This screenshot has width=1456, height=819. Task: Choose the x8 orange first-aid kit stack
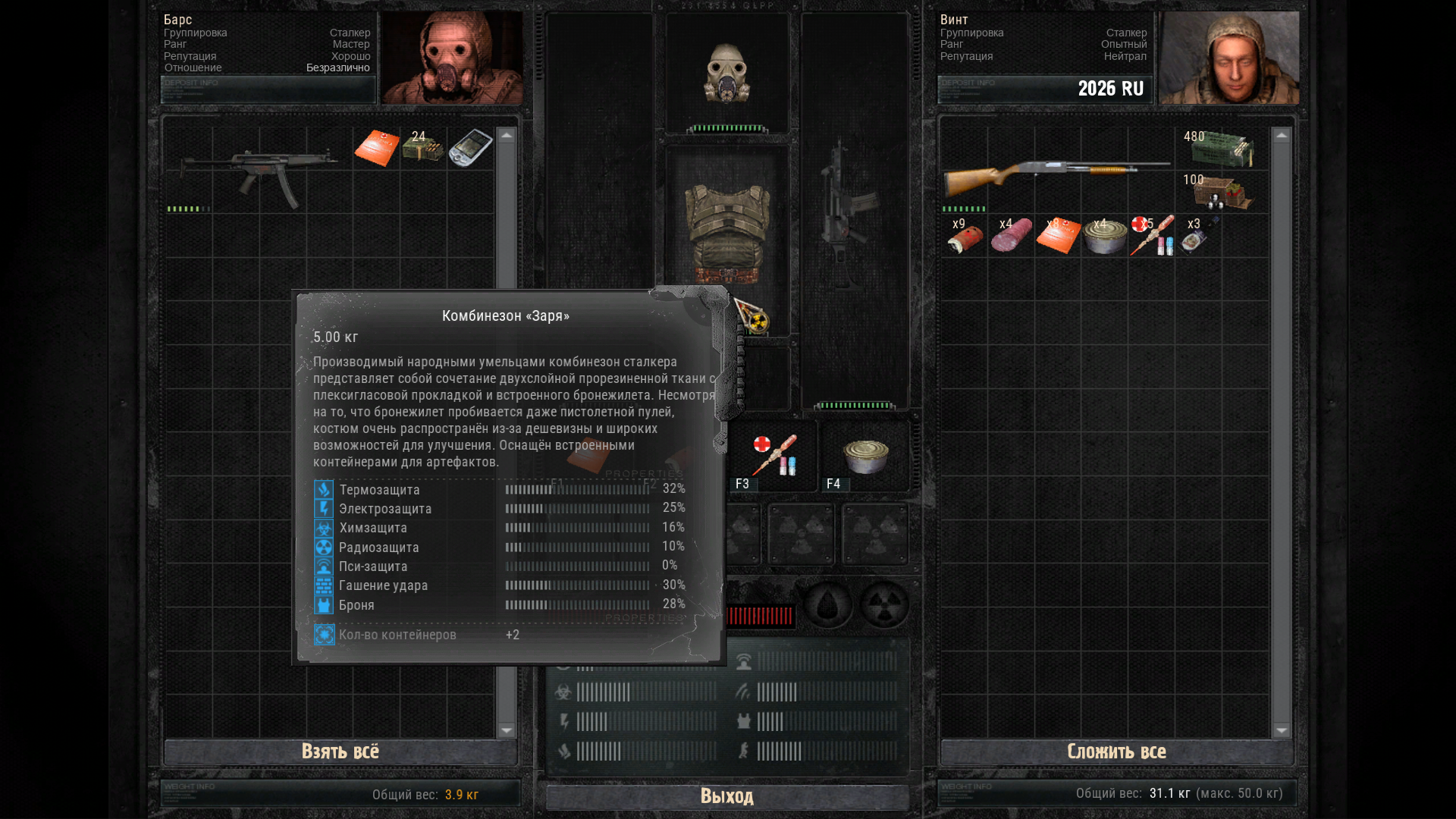point(1058,237)
